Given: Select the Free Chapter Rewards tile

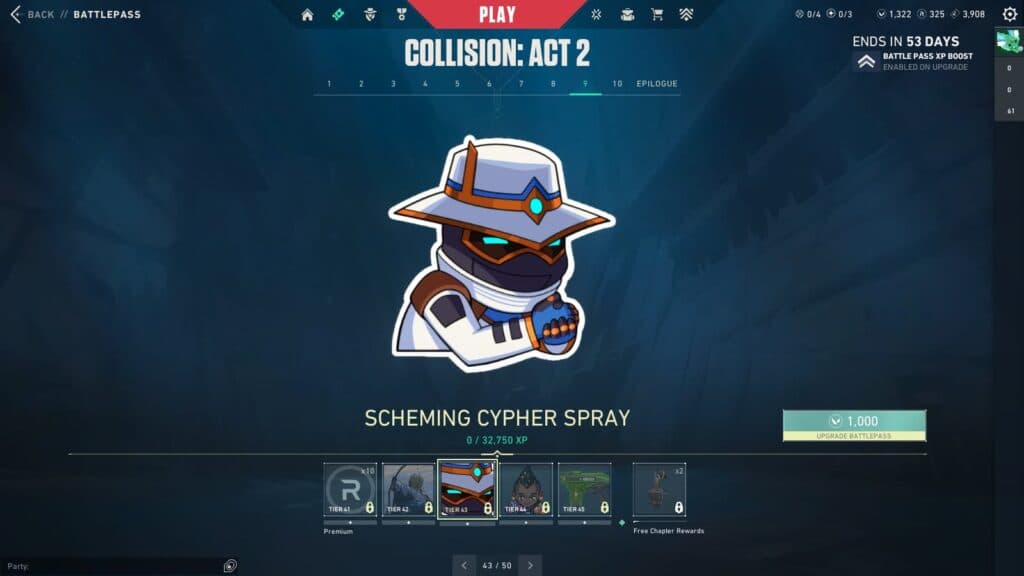Looking at the screenshot, I should tap(659, 489).
